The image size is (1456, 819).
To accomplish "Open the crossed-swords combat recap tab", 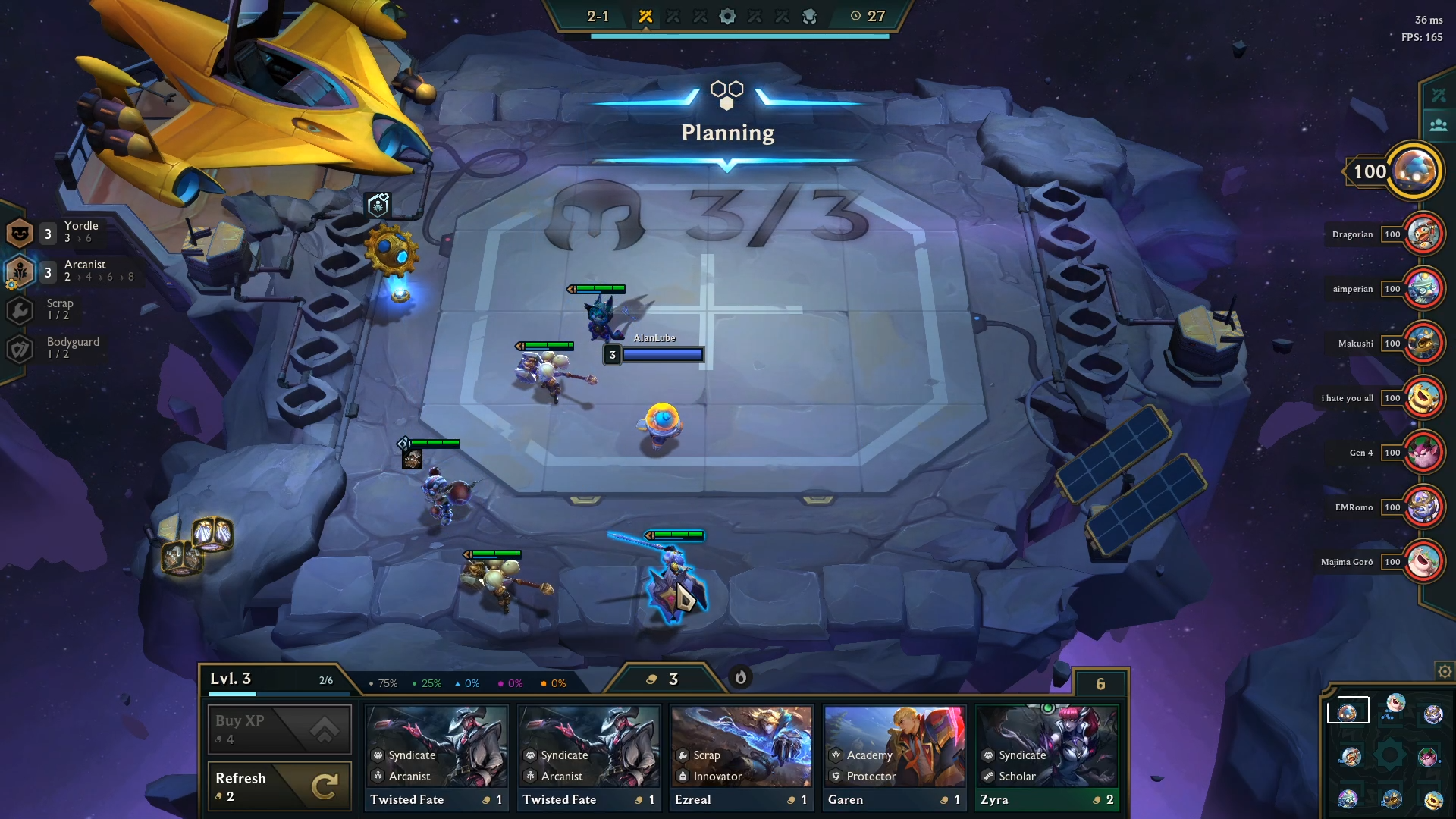I will point(1439,96).
